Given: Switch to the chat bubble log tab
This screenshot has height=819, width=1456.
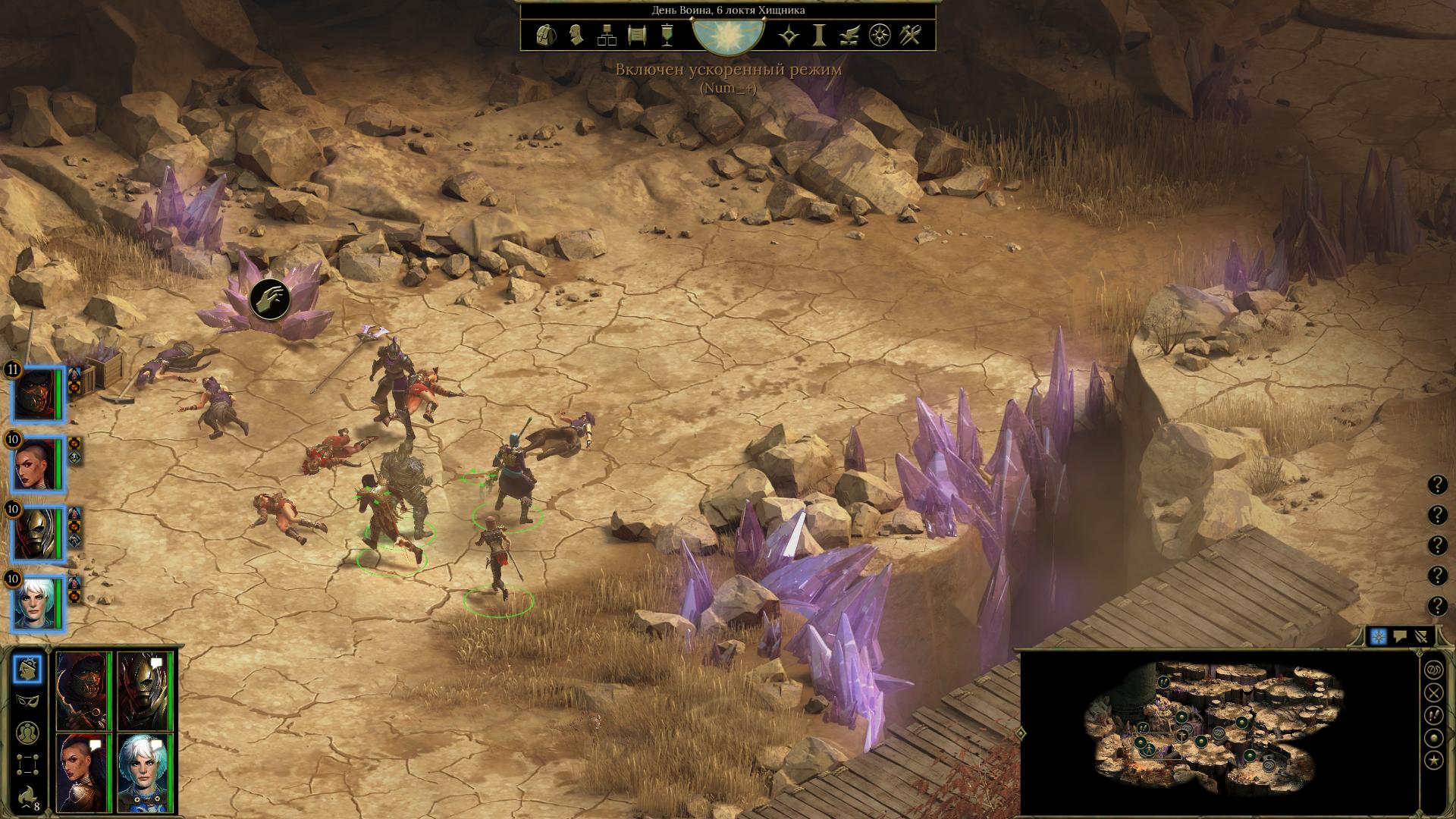Looking at the screenshot, I should [x=1400, y=637].
